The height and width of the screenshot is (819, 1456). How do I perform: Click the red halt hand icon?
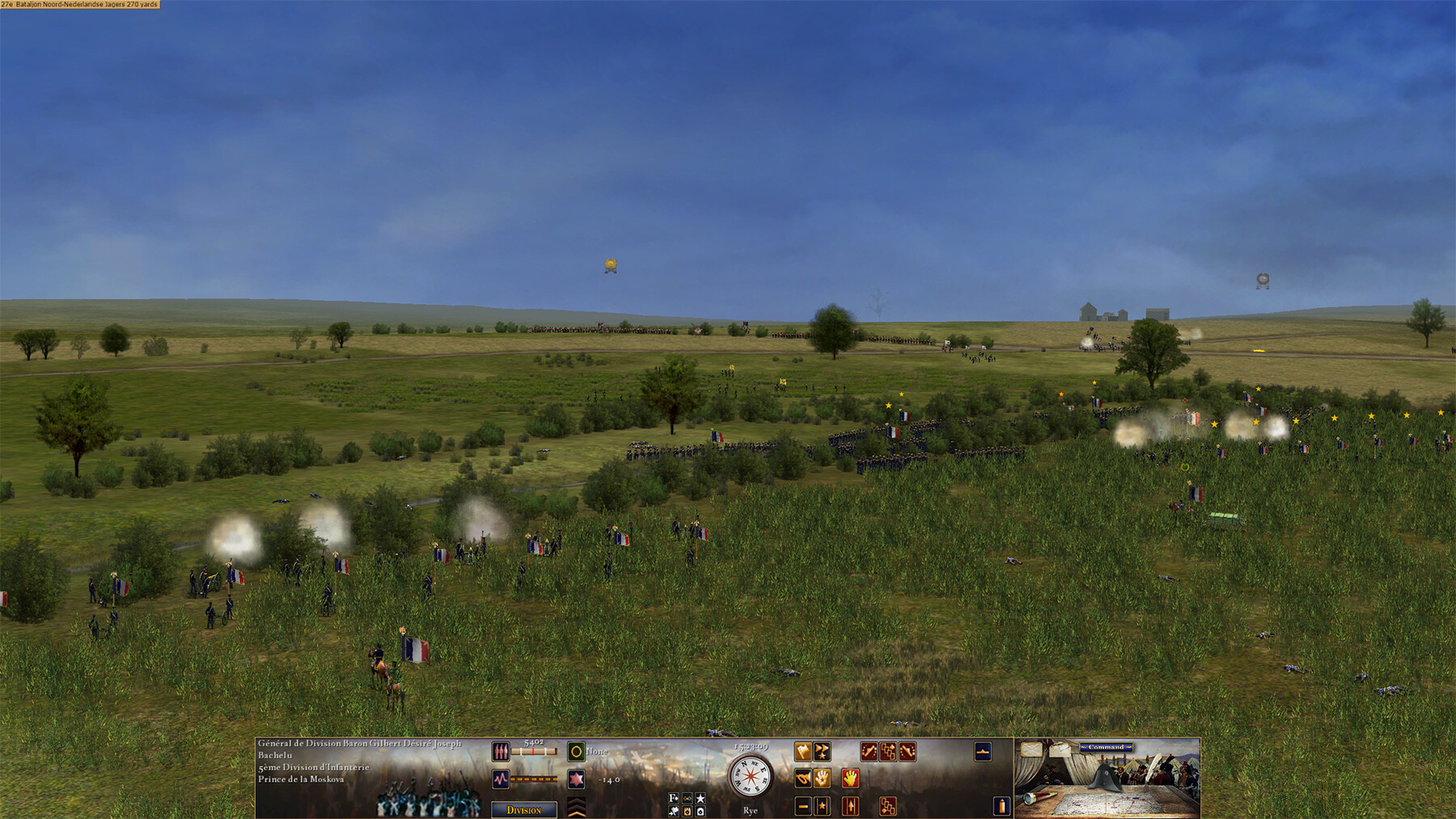point(849,779)
